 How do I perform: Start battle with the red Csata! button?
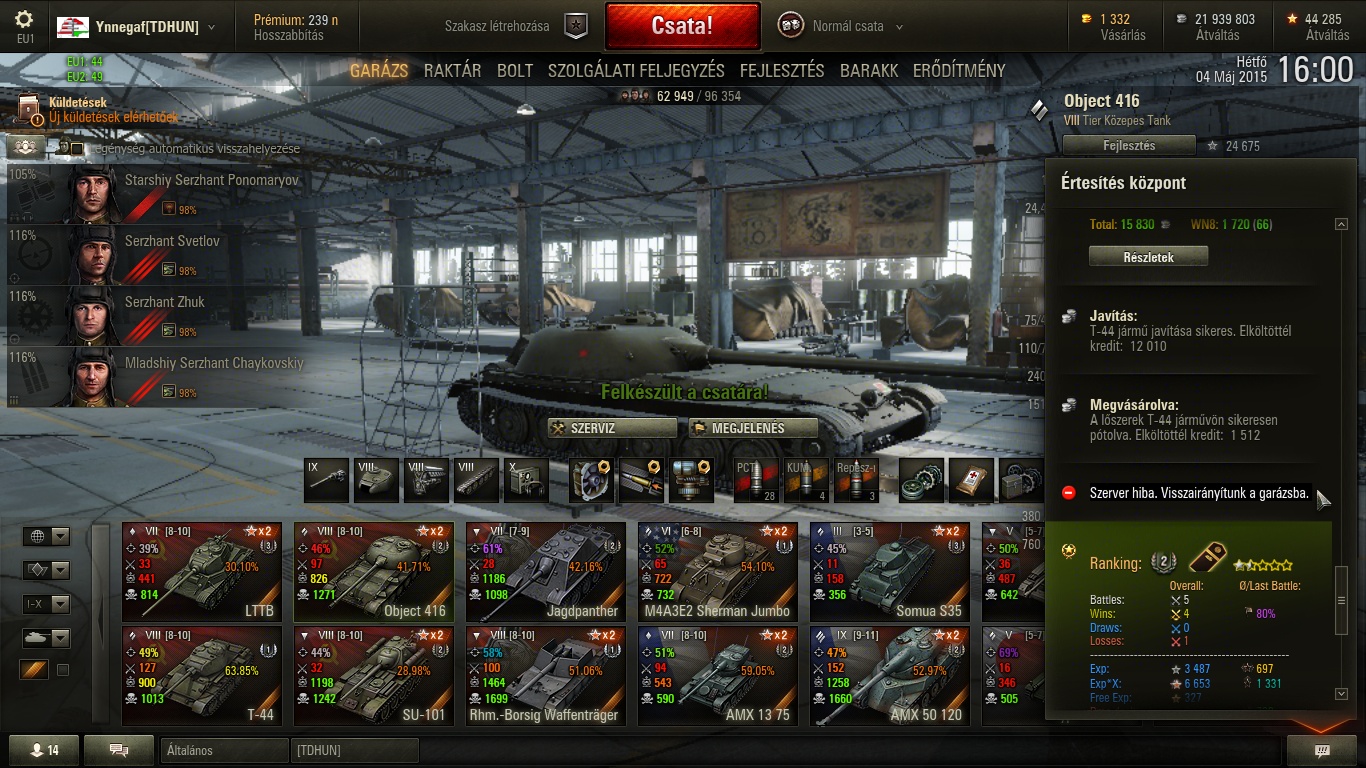tap(682, 26)
